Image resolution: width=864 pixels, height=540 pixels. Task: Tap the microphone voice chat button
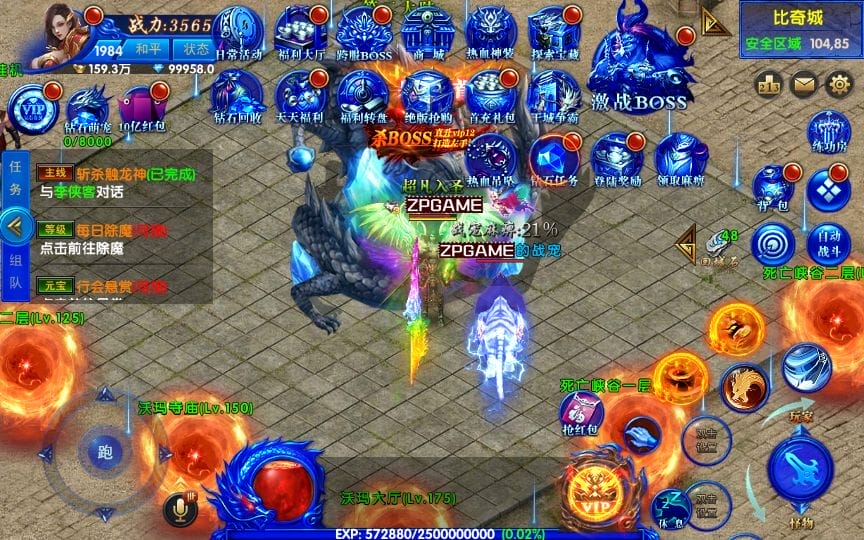tap(181, 510)
